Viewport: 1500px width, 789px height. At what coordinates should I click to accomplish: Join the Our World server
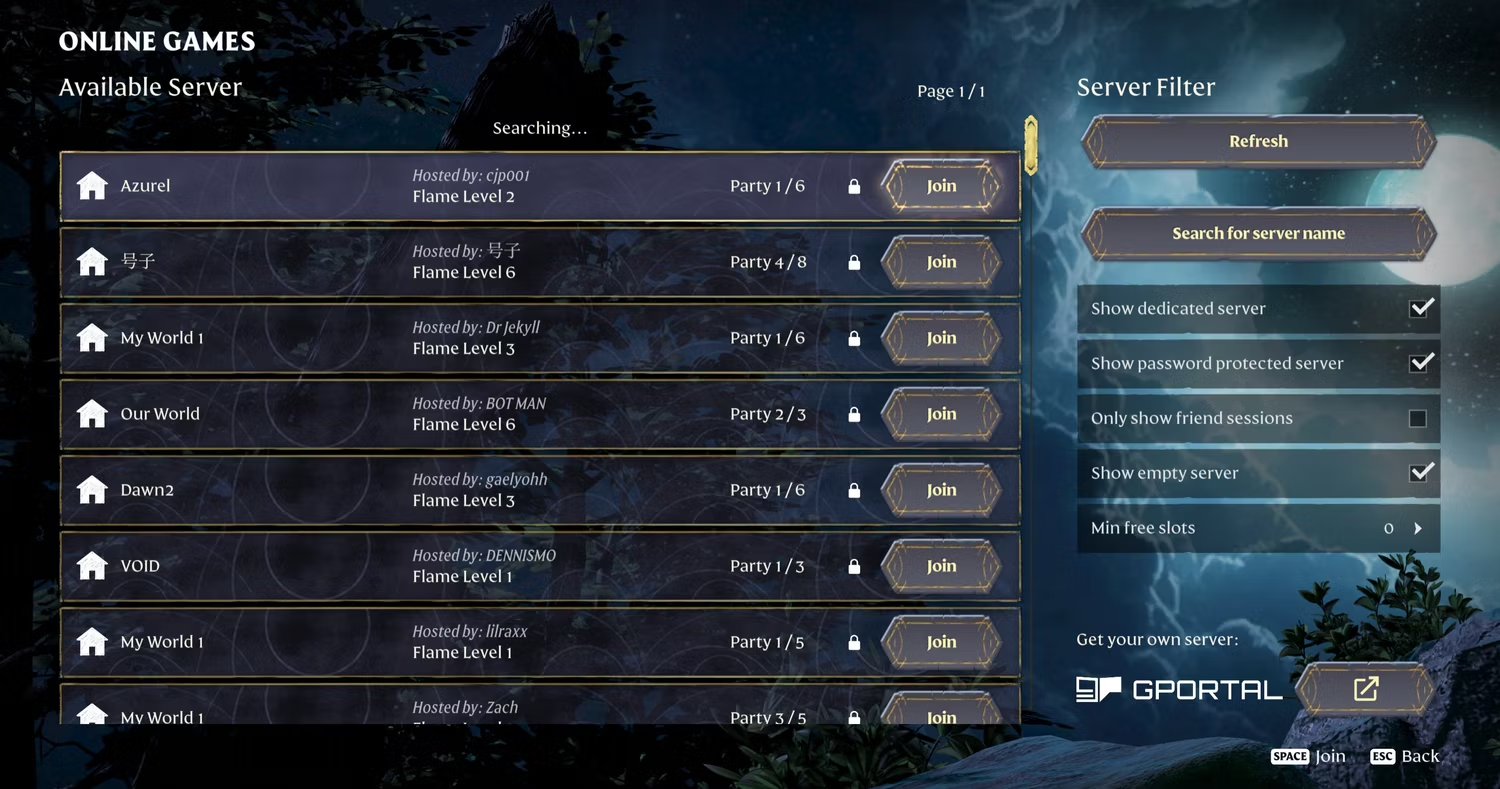(941, 414)
